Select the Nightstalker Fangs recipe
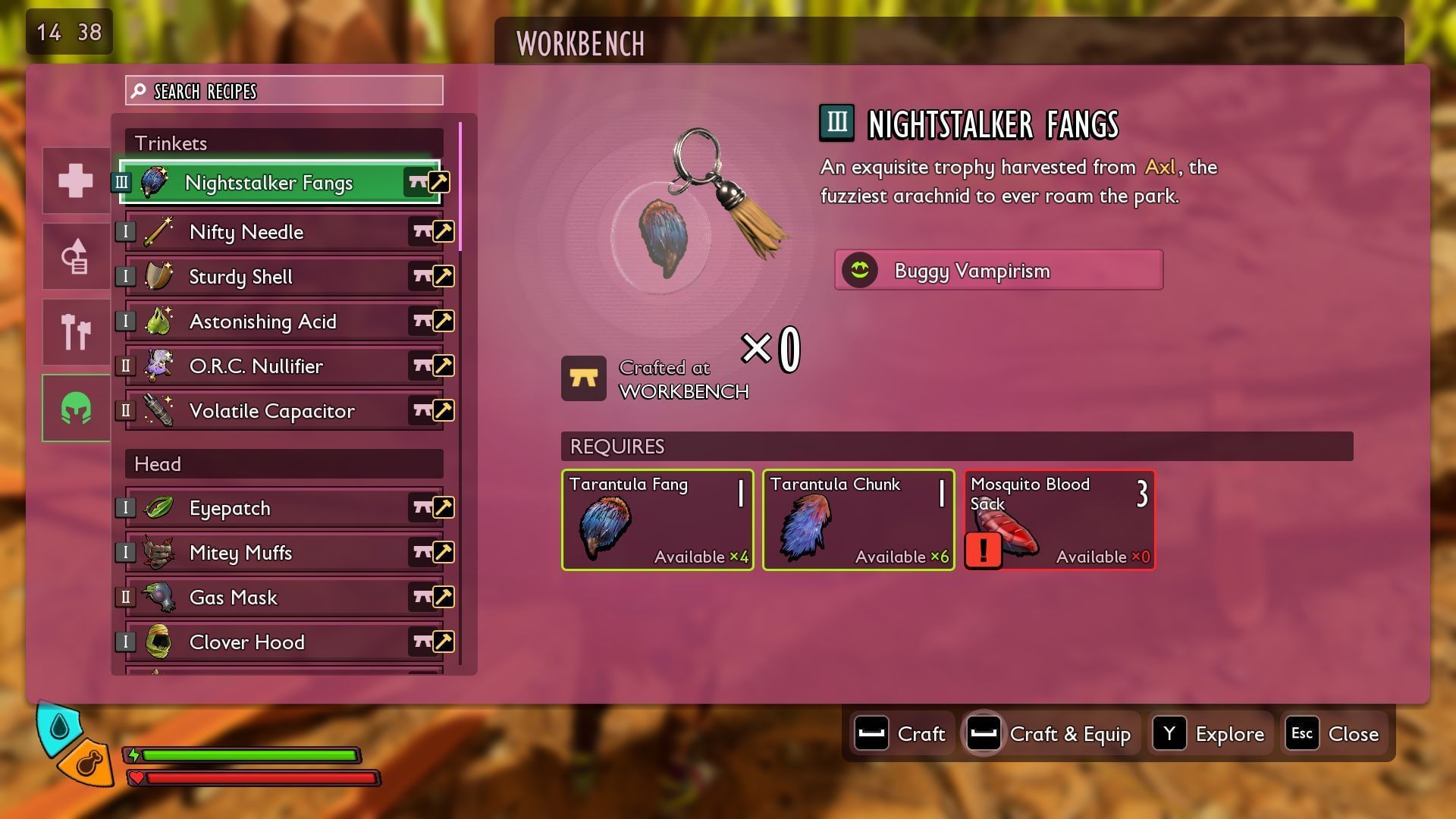Screen dimensions: 1456x819 coord(269,183)
